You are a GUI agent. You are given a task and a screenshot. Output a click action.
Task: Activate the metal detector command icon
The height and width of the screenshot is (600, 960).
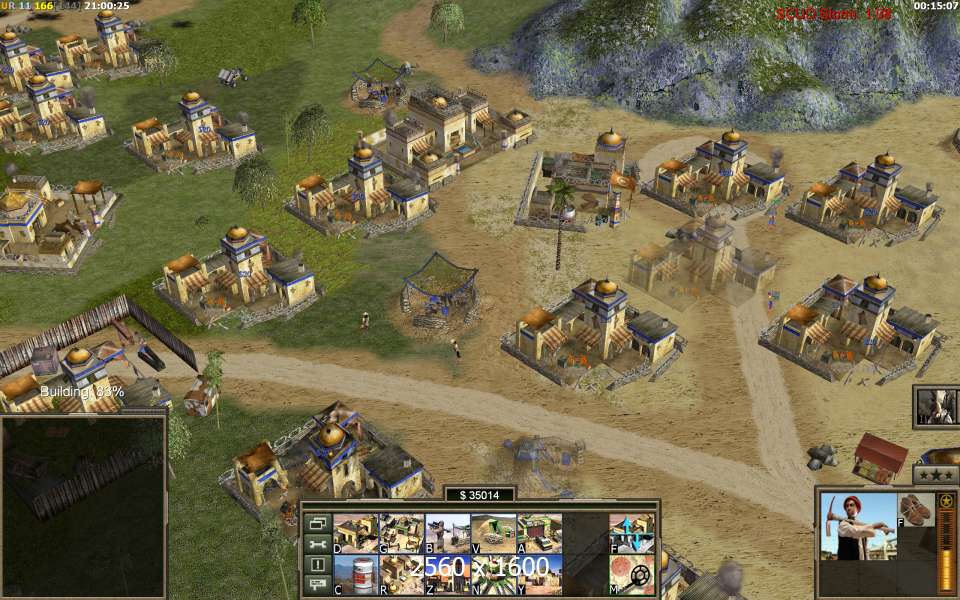coord(631,574)
